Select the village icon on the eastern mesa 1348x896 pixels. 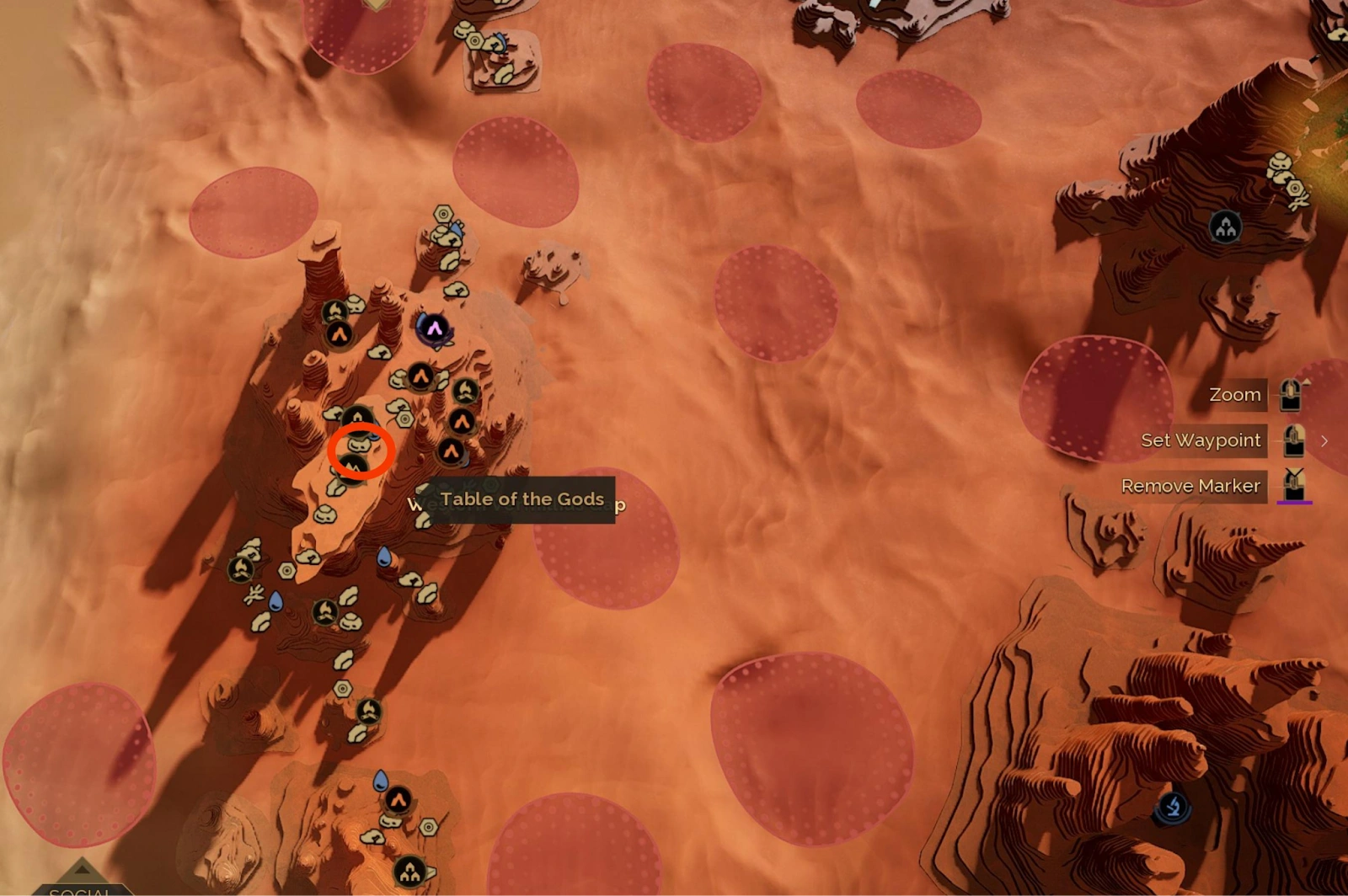(1226, 225)
